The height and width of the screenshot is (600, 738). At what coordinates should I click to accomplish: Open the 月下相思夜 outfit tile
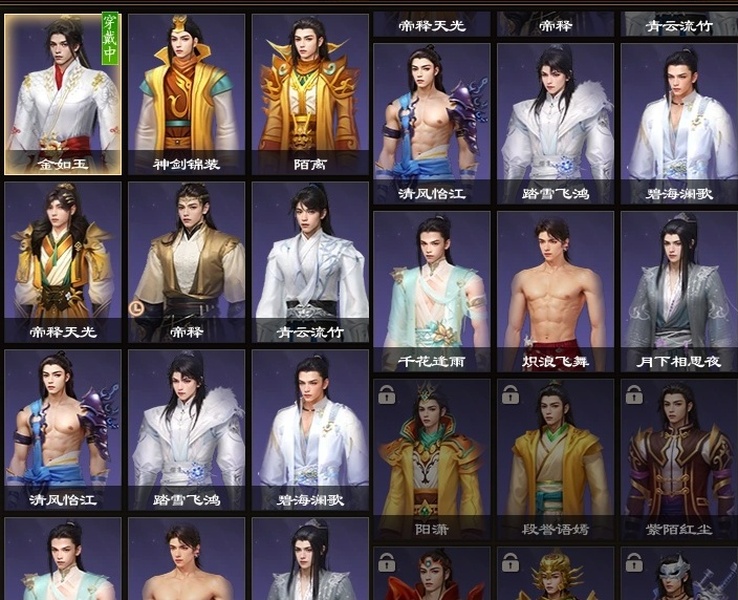pos(679,291)
